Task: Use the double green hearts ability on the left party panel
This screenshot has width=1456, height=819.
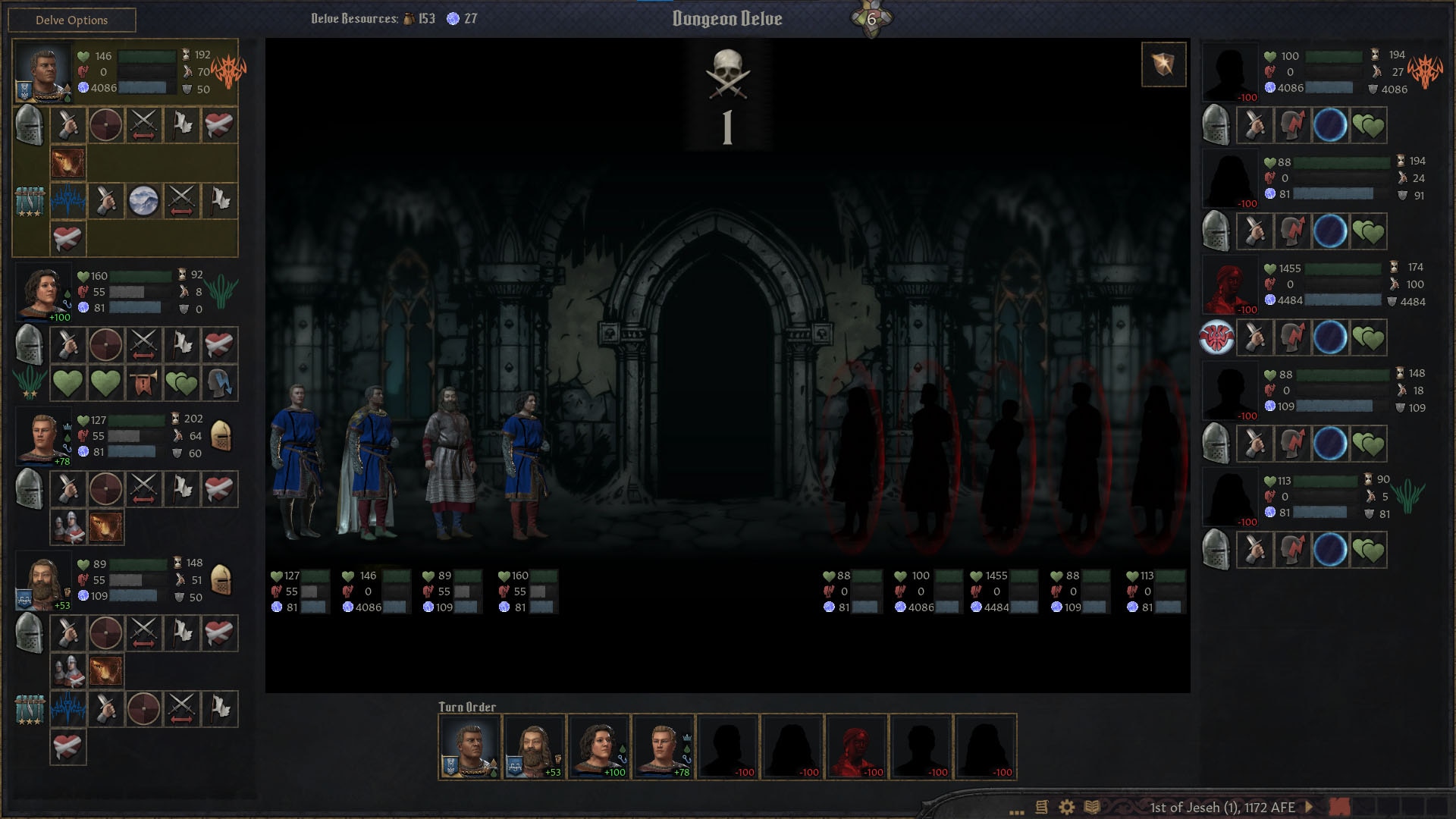Action: (181, 383)
